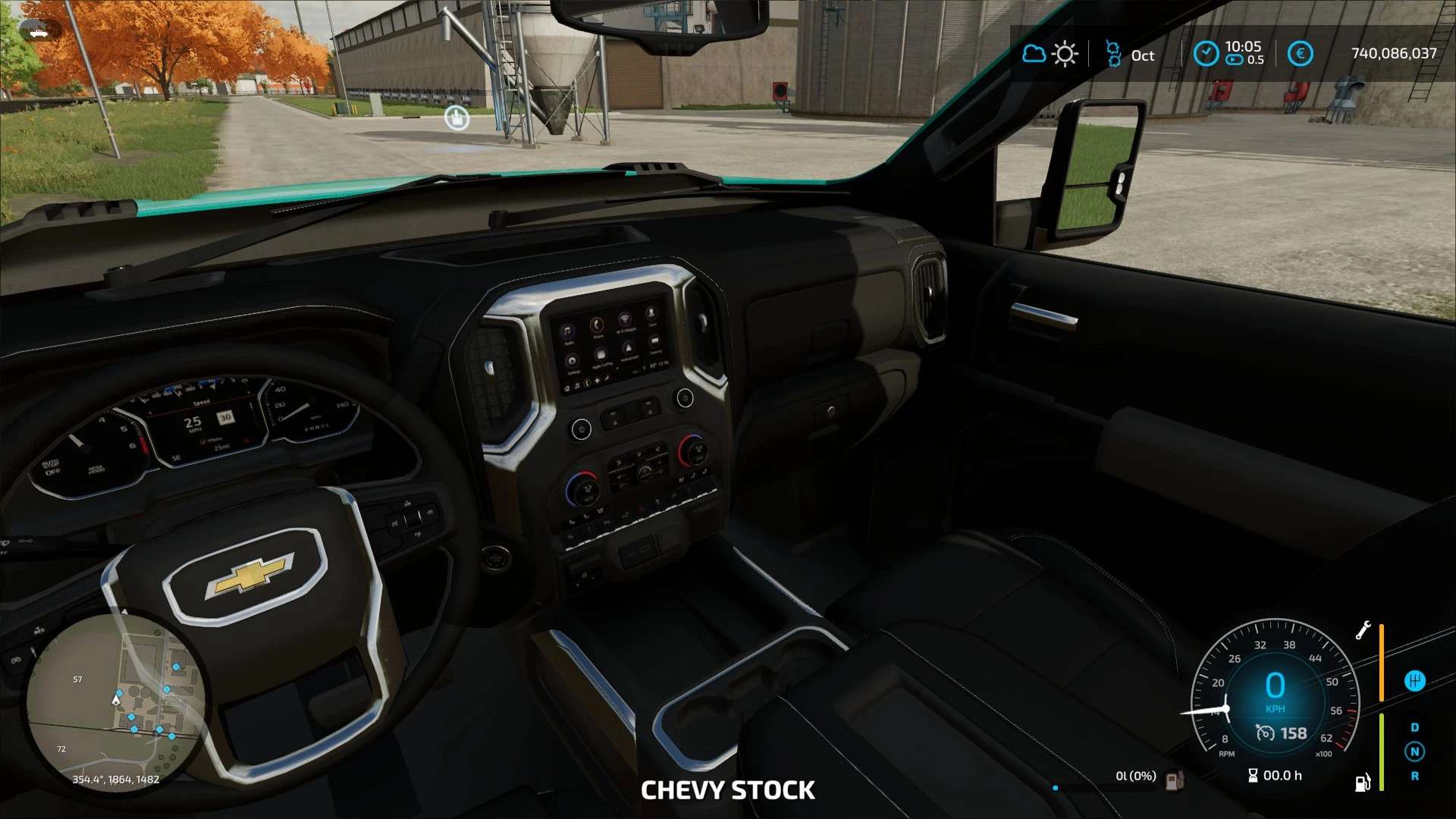
Task: Select the fuel pump icon by the green bar
Action: (x=1363, y=782)
